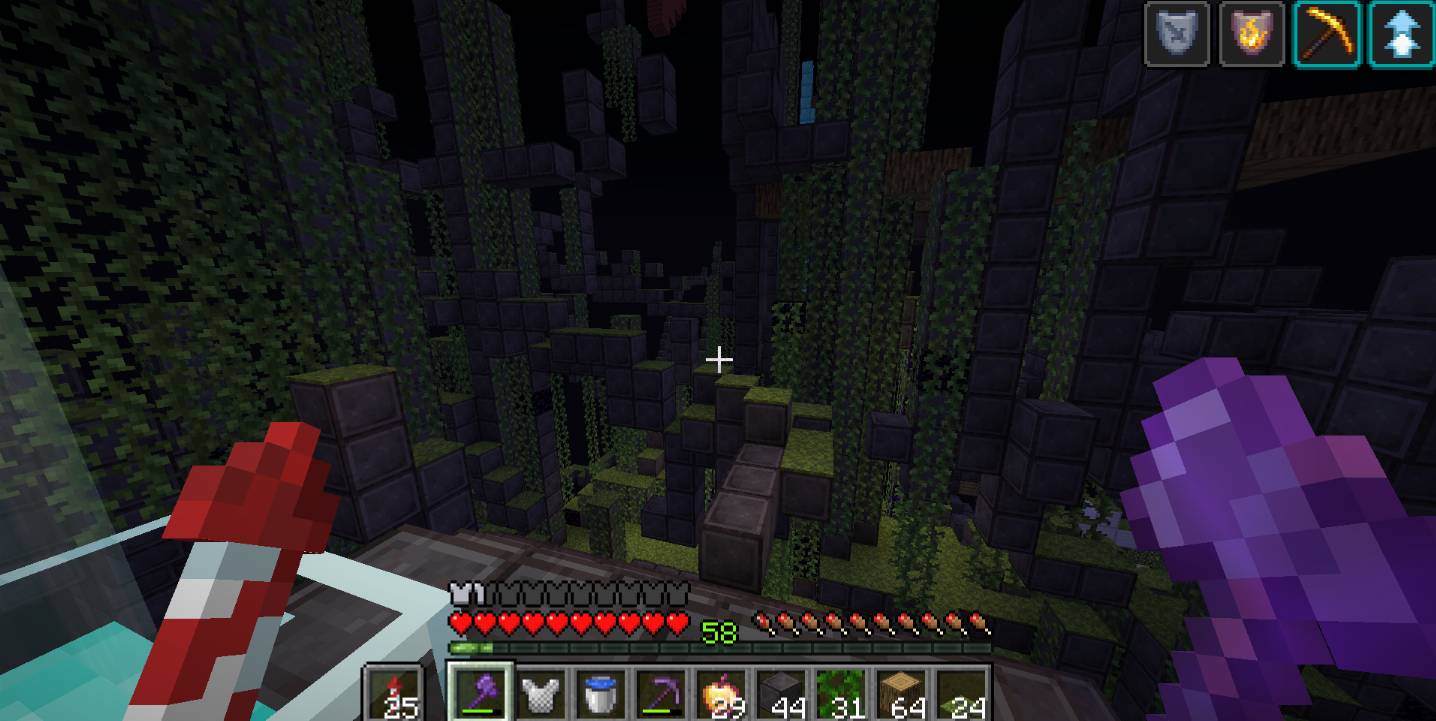Click the Jump Boost arrow effect icon
The image size is (1436, 721).
point(1402,34)
